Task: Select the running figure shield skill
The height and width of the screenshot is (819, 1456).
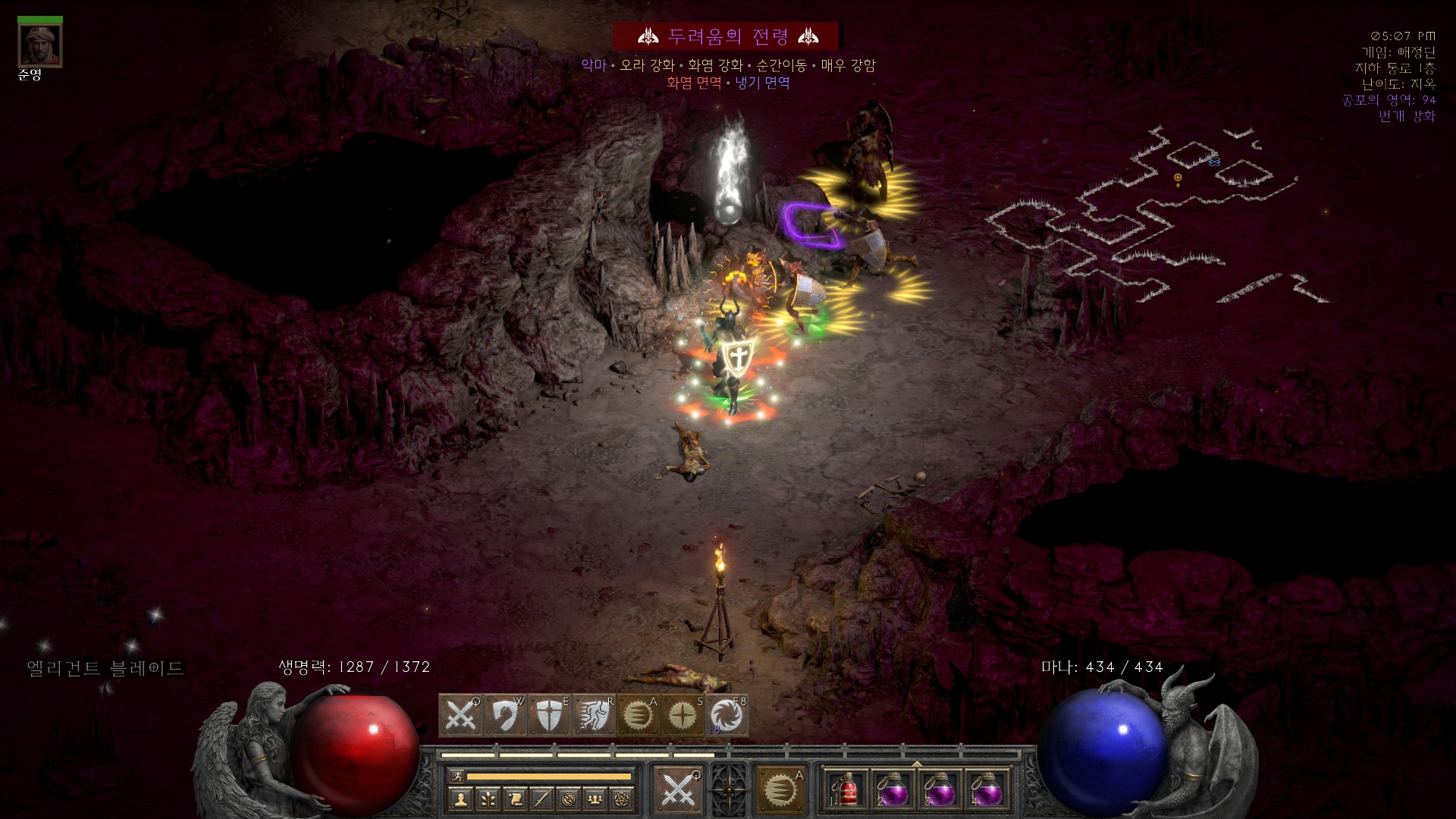Action: [x=593, y=715]
